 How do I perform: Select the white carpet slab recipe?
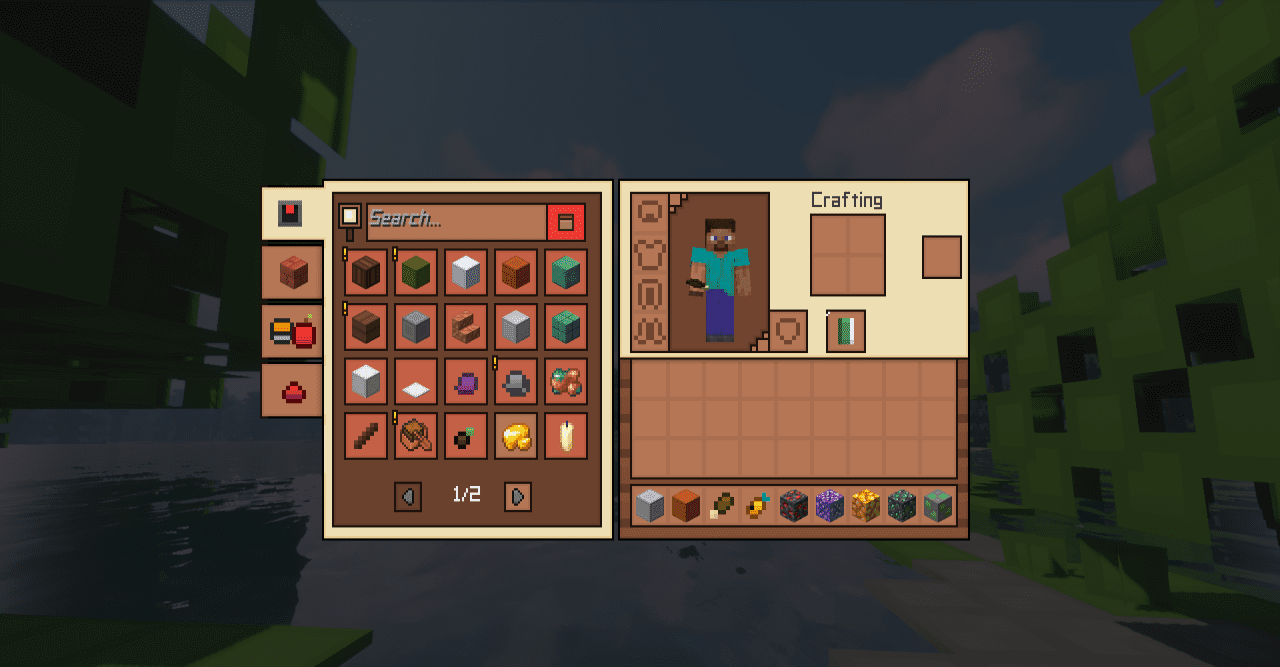pyautogui.click(x=416, y=382)
